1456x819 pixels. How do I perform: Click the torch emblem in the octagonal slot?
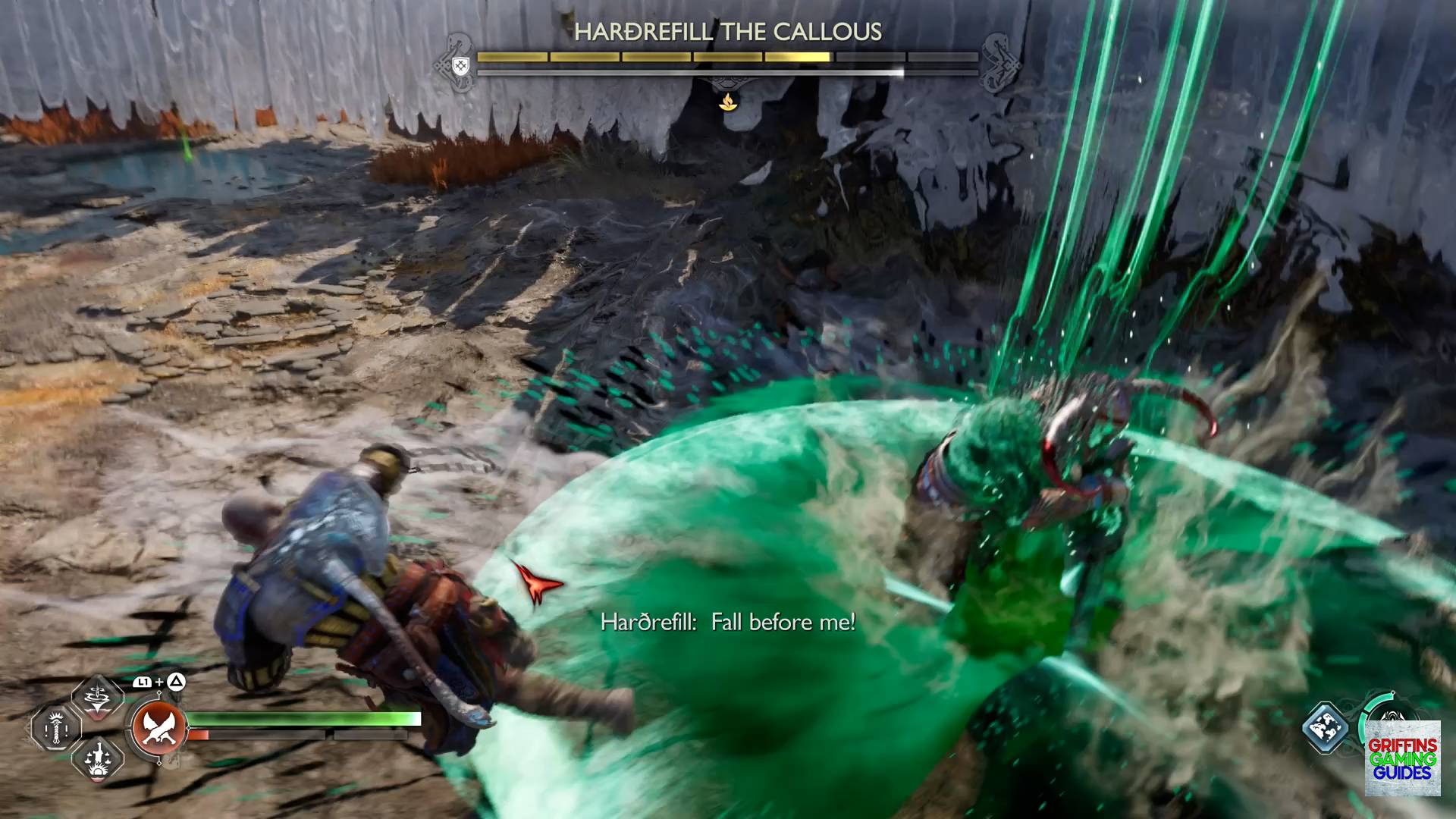pos(55,730)
